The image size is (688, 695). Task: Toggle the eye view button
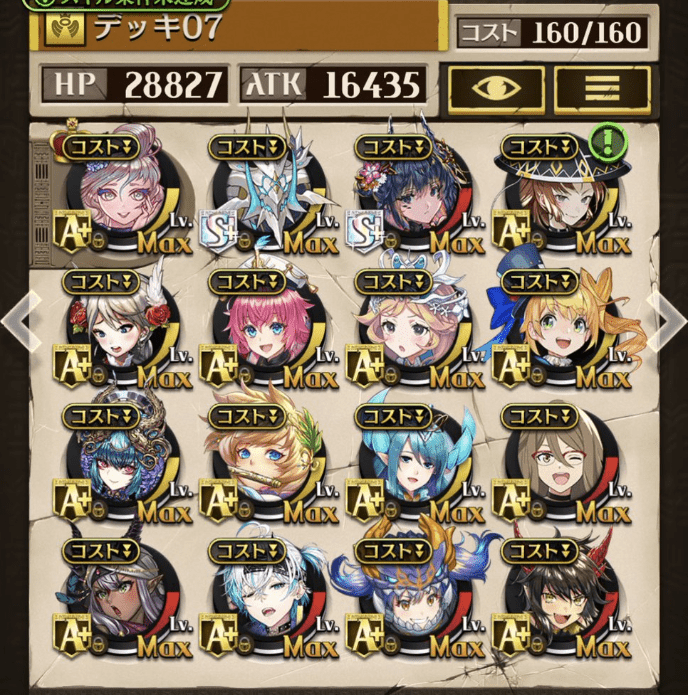(496, 87)
